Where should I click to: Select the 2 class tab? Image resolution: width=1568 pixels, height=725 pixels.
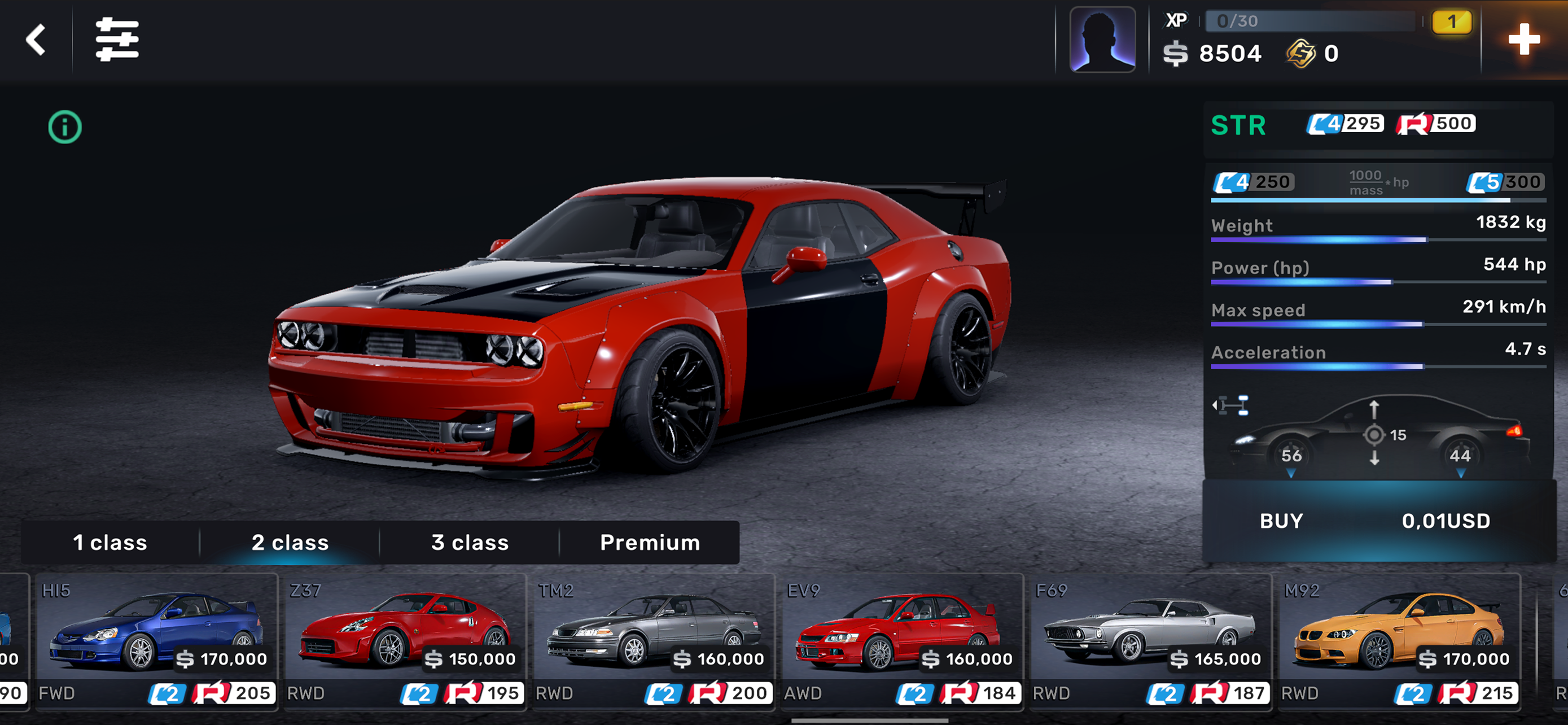(x=290, y=543)
